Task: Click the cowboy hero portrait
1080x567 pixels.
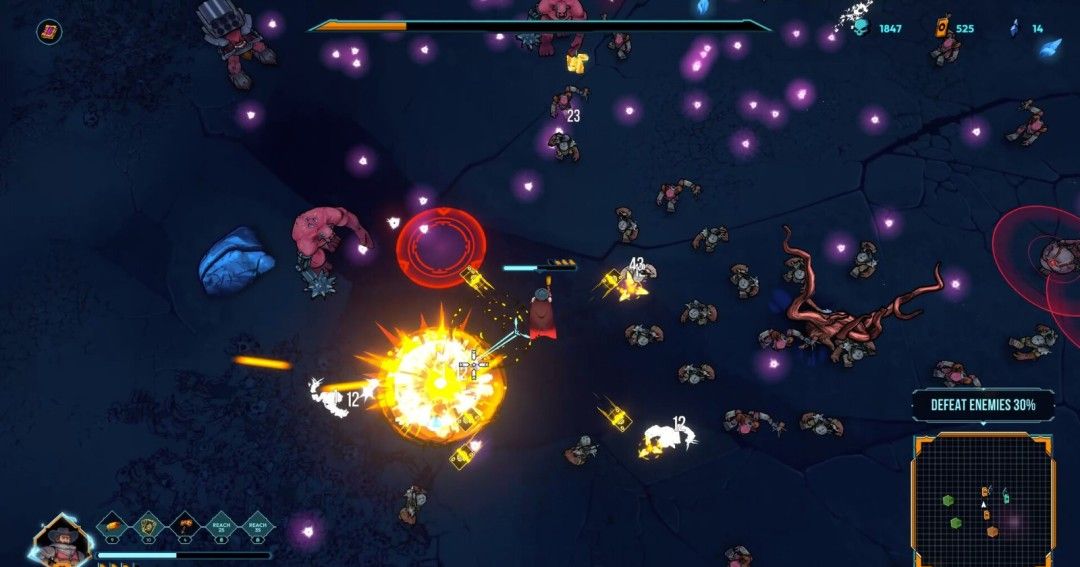Action: pyautogui.click(x=62, y=539)
